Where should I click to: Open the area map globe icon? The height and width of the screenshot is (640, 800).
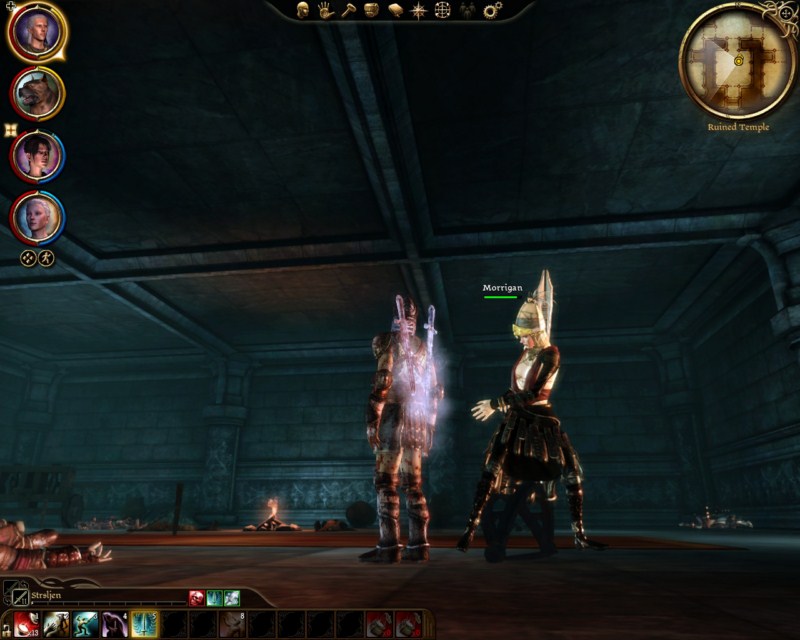[x=442, y=10]
